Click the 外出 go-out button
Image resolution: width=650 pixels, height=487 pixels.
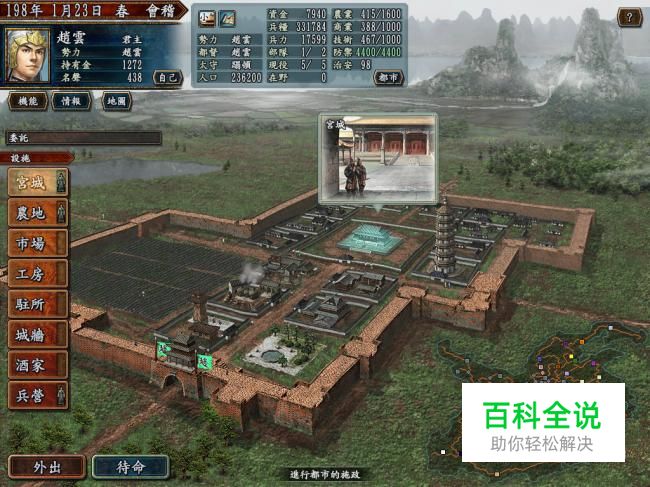click(45, 466)
